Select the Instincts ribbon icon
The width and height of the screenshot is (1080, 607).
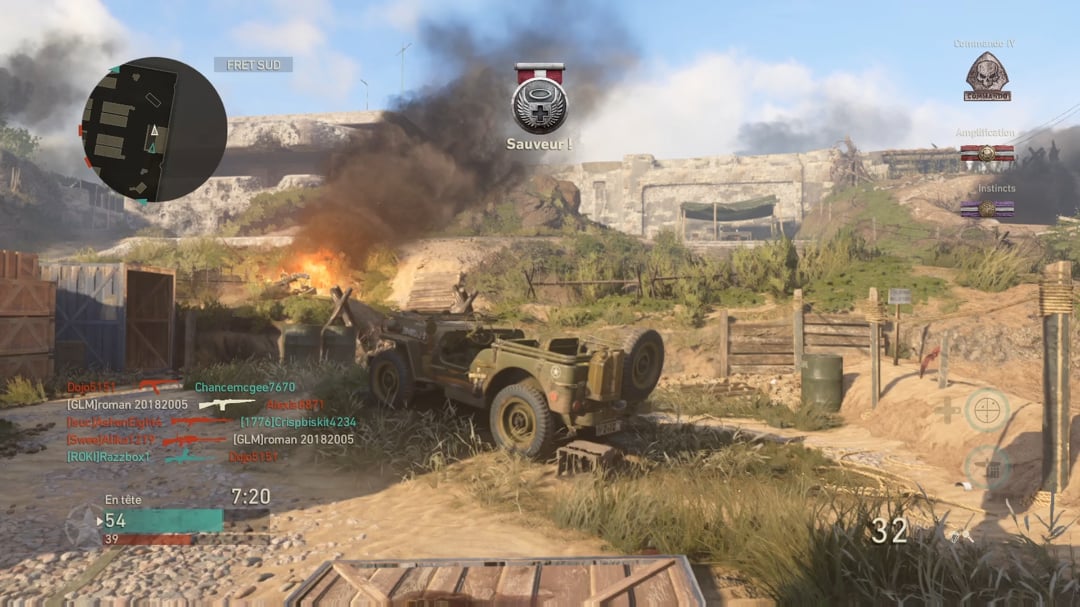tap(987, 208)
